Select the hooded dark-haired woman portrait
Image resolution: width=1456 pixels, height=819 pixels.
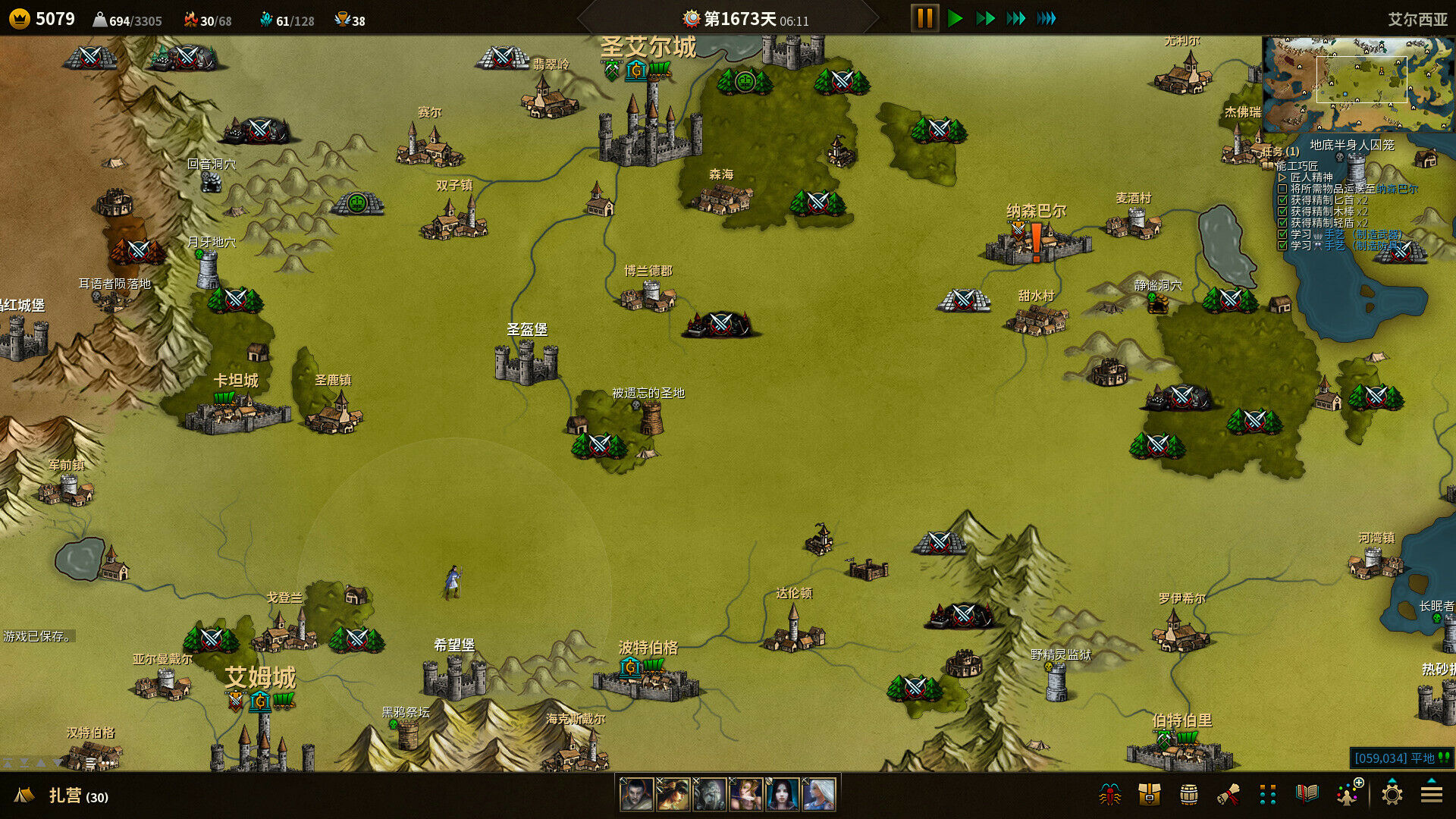click(x=782, y=795)
